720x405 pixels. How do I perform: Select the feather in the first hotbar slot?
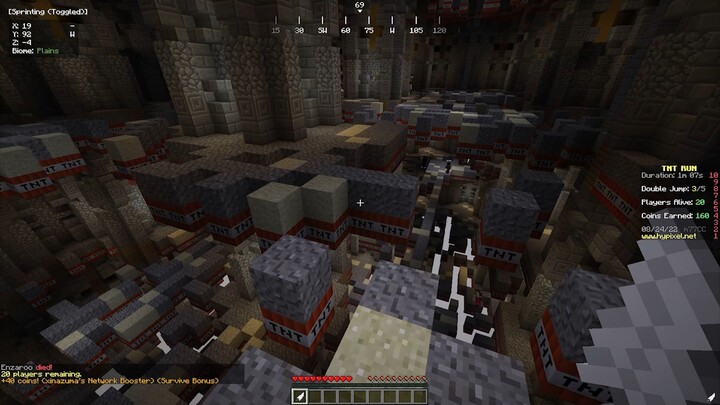298,396
